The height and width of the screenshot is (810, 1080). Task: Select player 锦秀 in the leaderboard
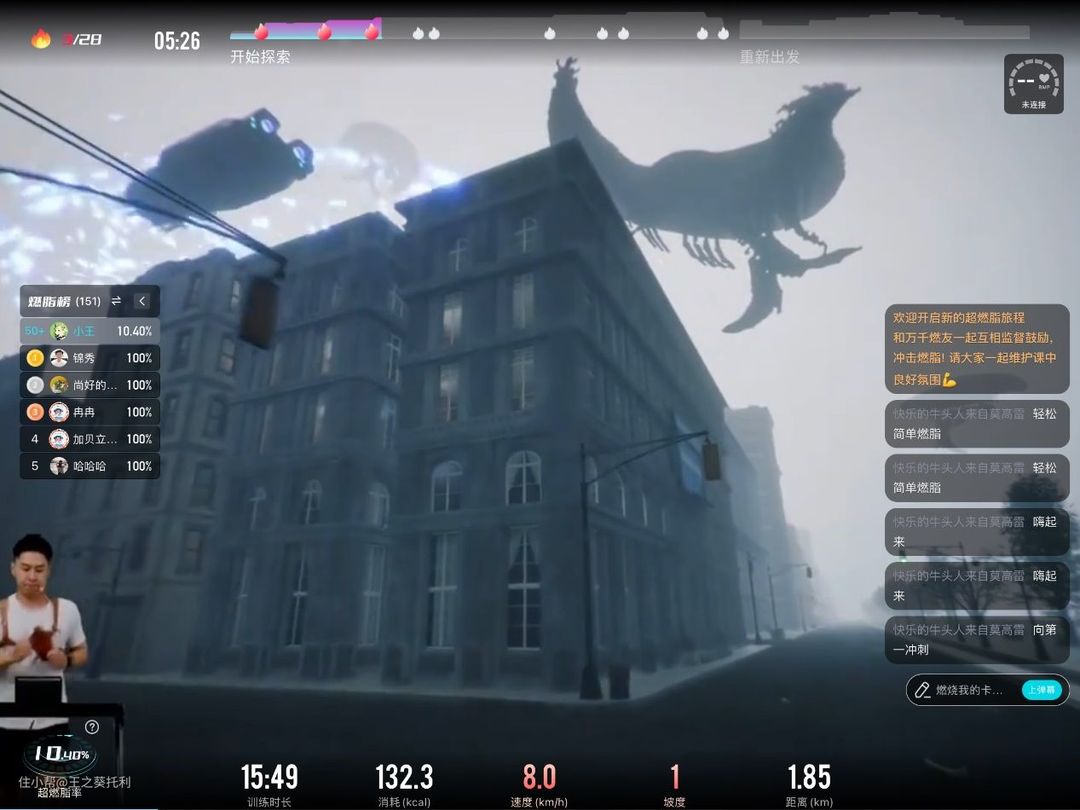(90, 358)
